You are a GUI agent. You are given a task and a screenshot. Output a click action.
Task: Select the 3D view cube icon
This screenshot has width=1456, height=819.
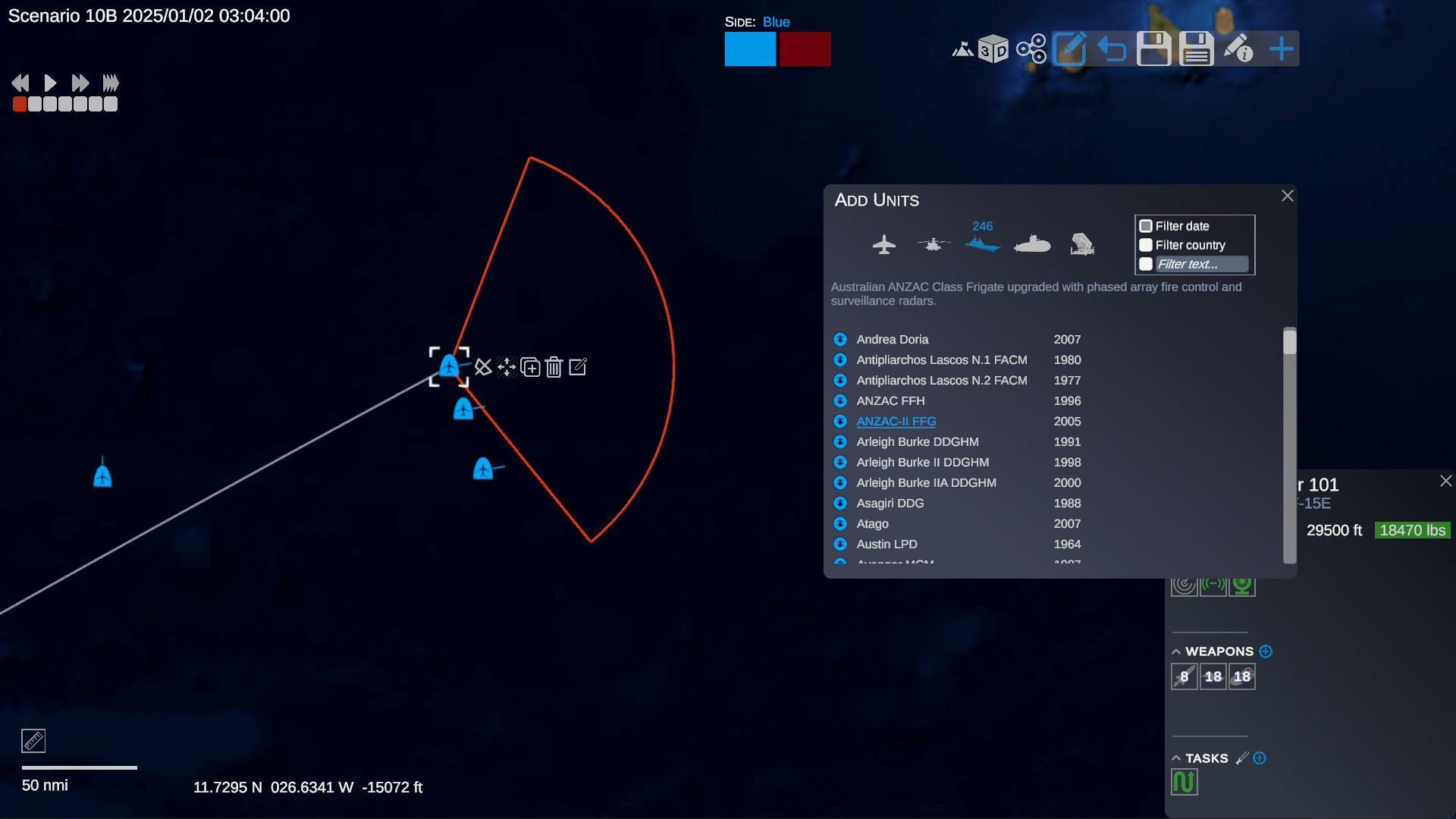point(994,48)
